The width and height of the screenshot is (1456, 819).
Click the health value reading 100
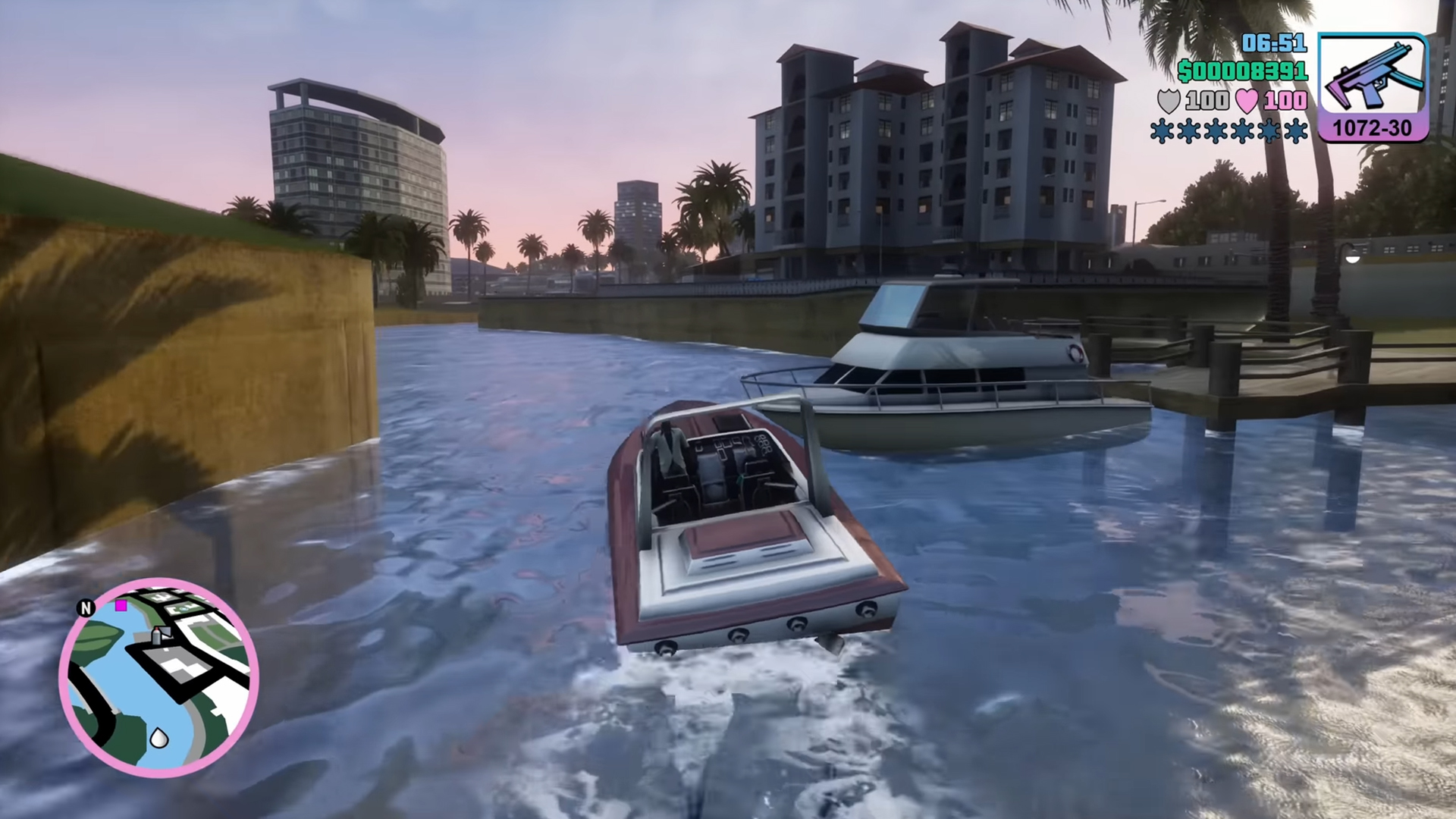1285,101
